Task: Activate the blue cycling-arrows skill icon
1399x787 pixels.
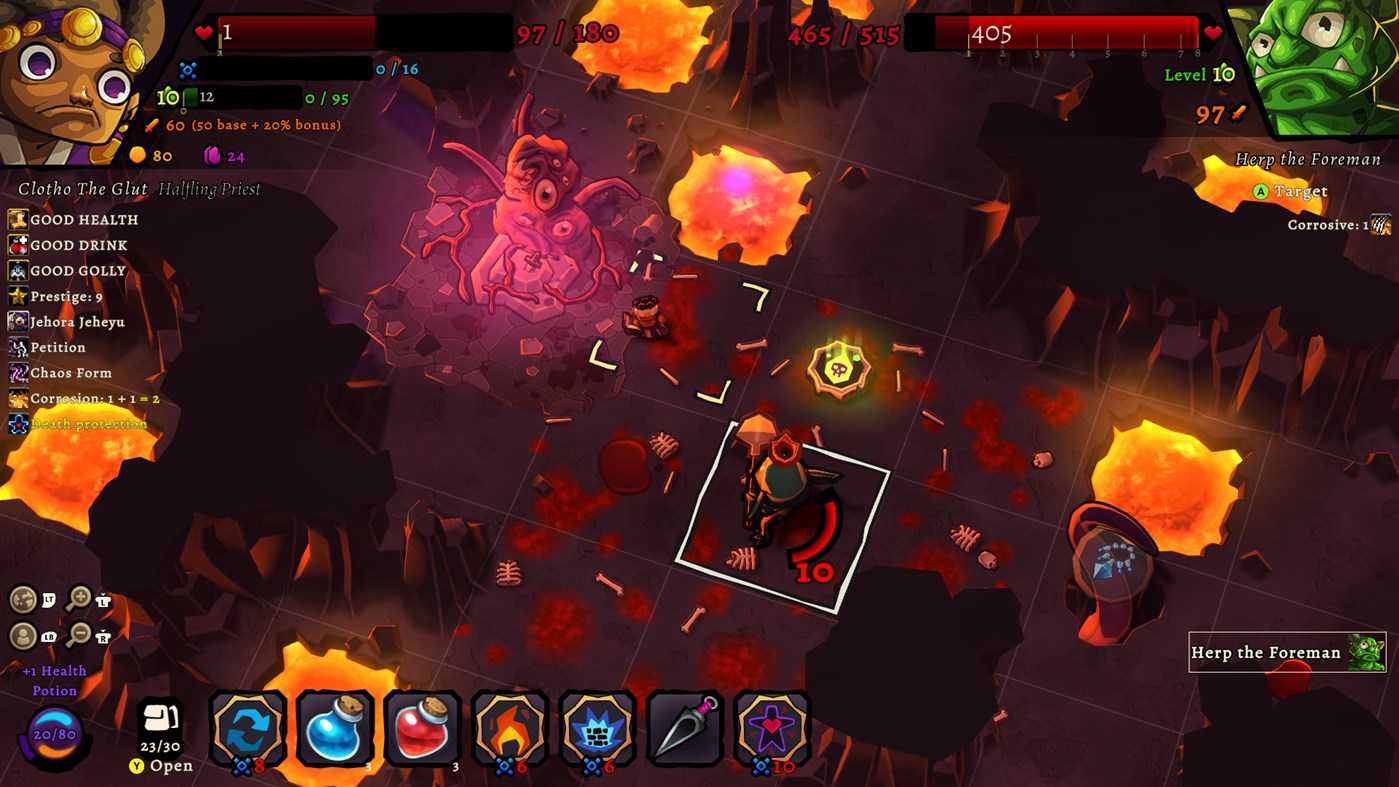Action: pos(248,728)
